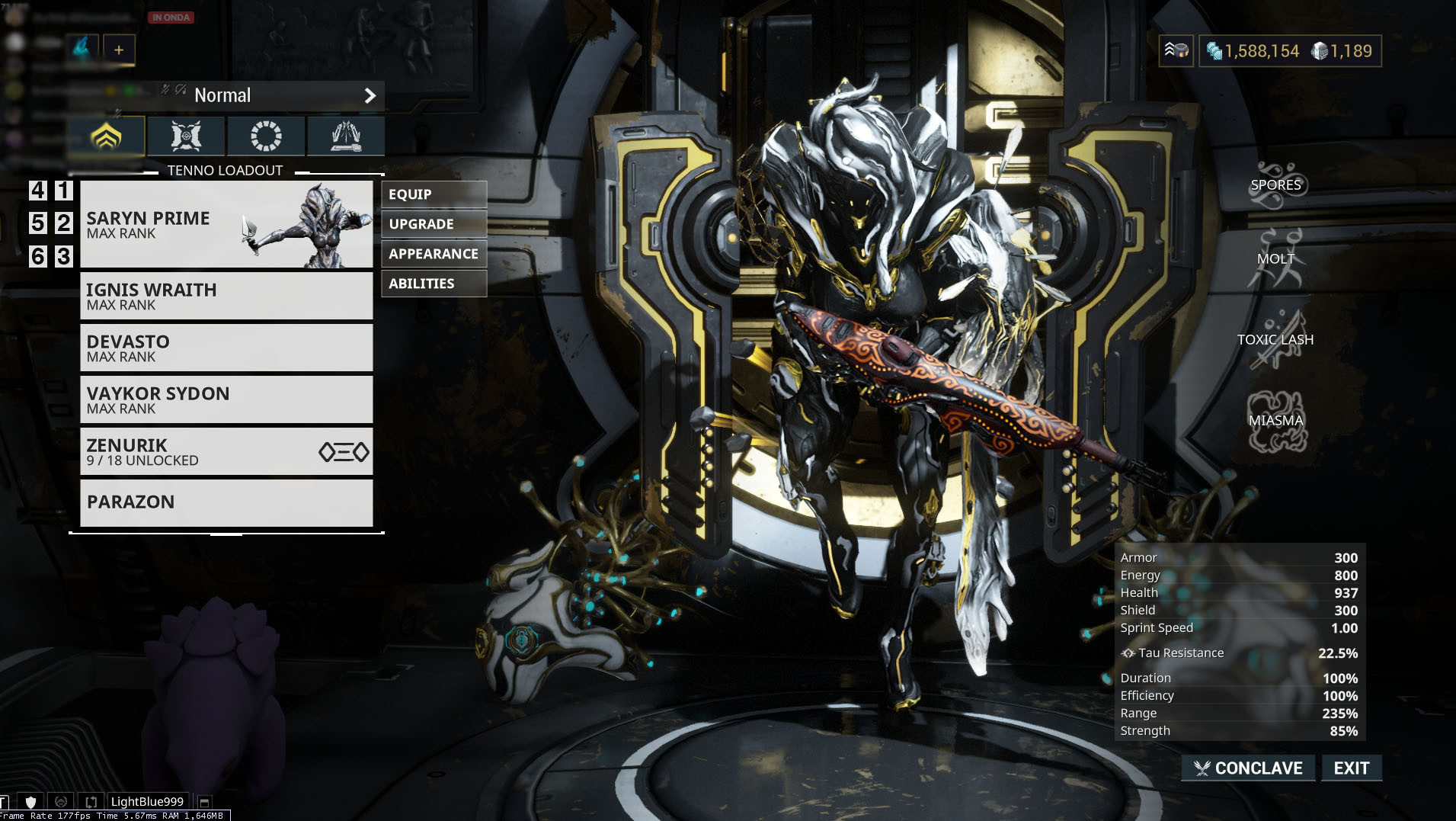Open the gear crafting tab icon
The height and width of the screenshot is (821, 1456).
[x=345, y=136]
